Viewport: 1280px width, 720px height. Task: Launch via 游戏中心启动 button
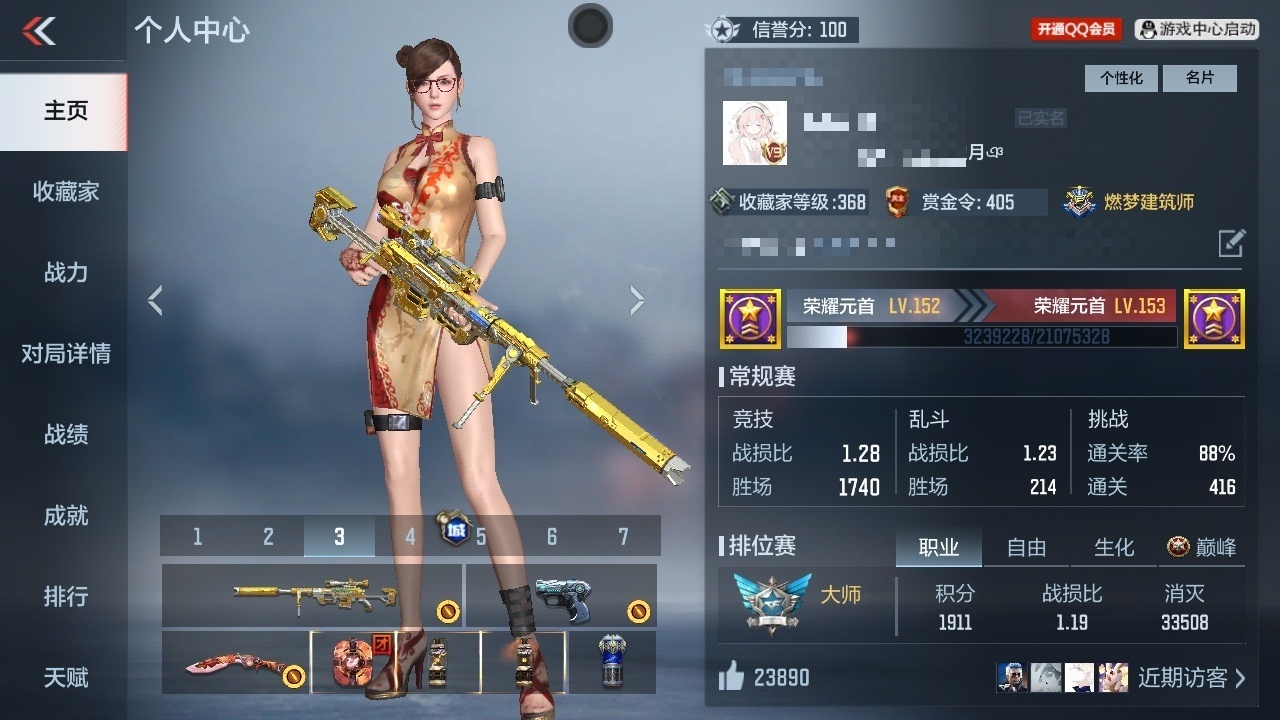click(x=1196, y=29)
